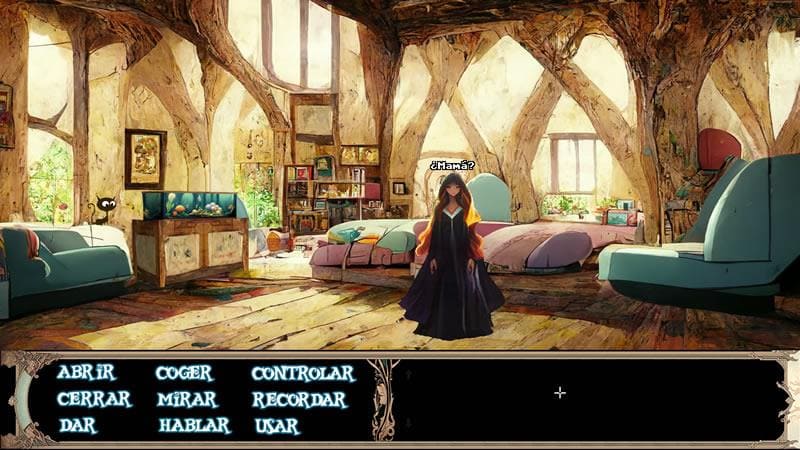
Task: Select the CERRAR verb
Action: [x=94, y=399]
